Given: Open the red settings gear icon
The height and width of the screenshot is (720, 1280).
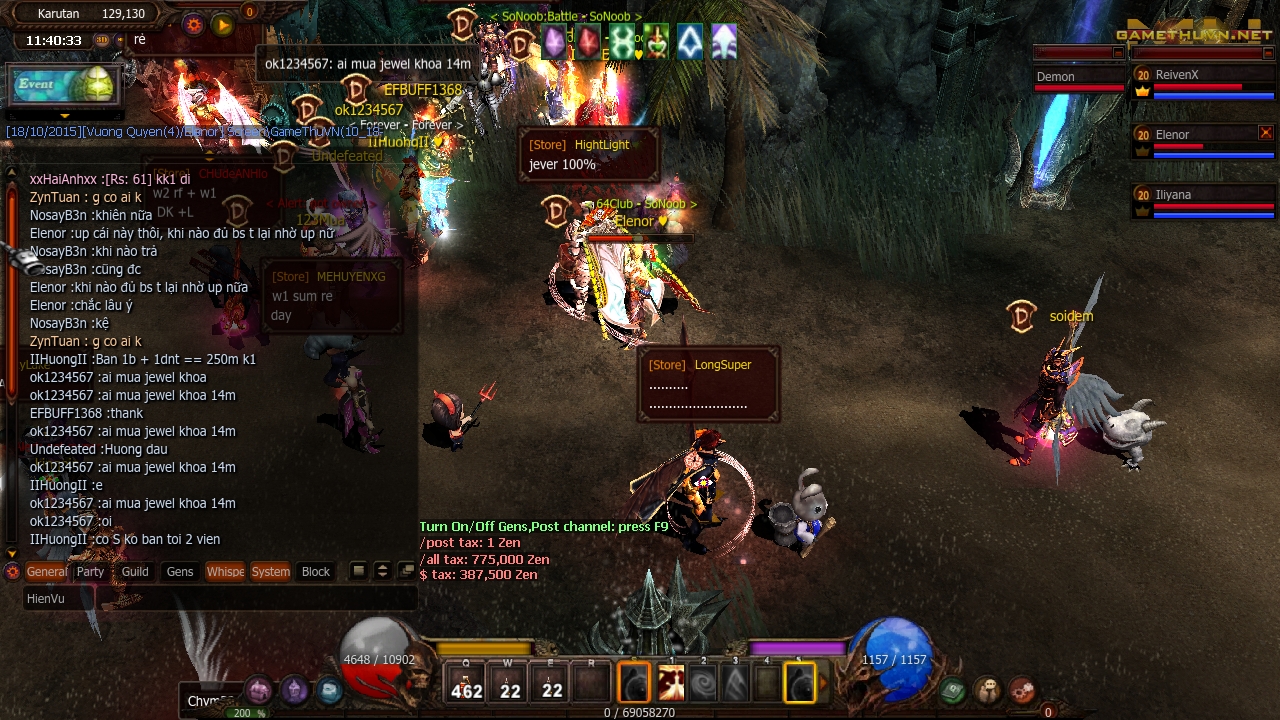Looking at the screenshot, I should (x=1023, y=691).
